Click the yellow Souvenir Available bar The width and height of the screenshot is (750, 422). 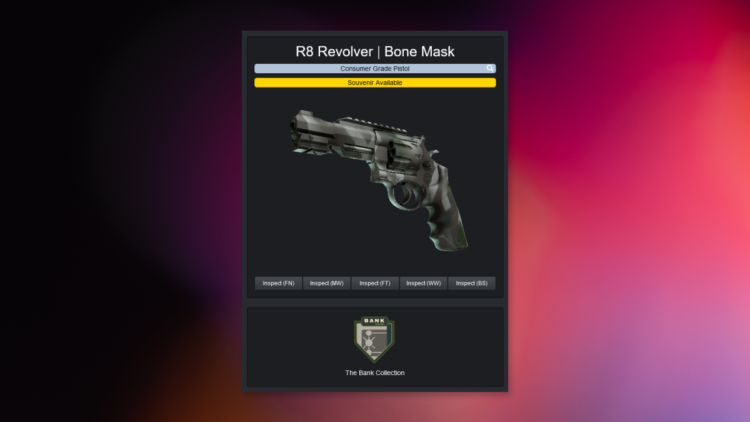pos(375,83)
